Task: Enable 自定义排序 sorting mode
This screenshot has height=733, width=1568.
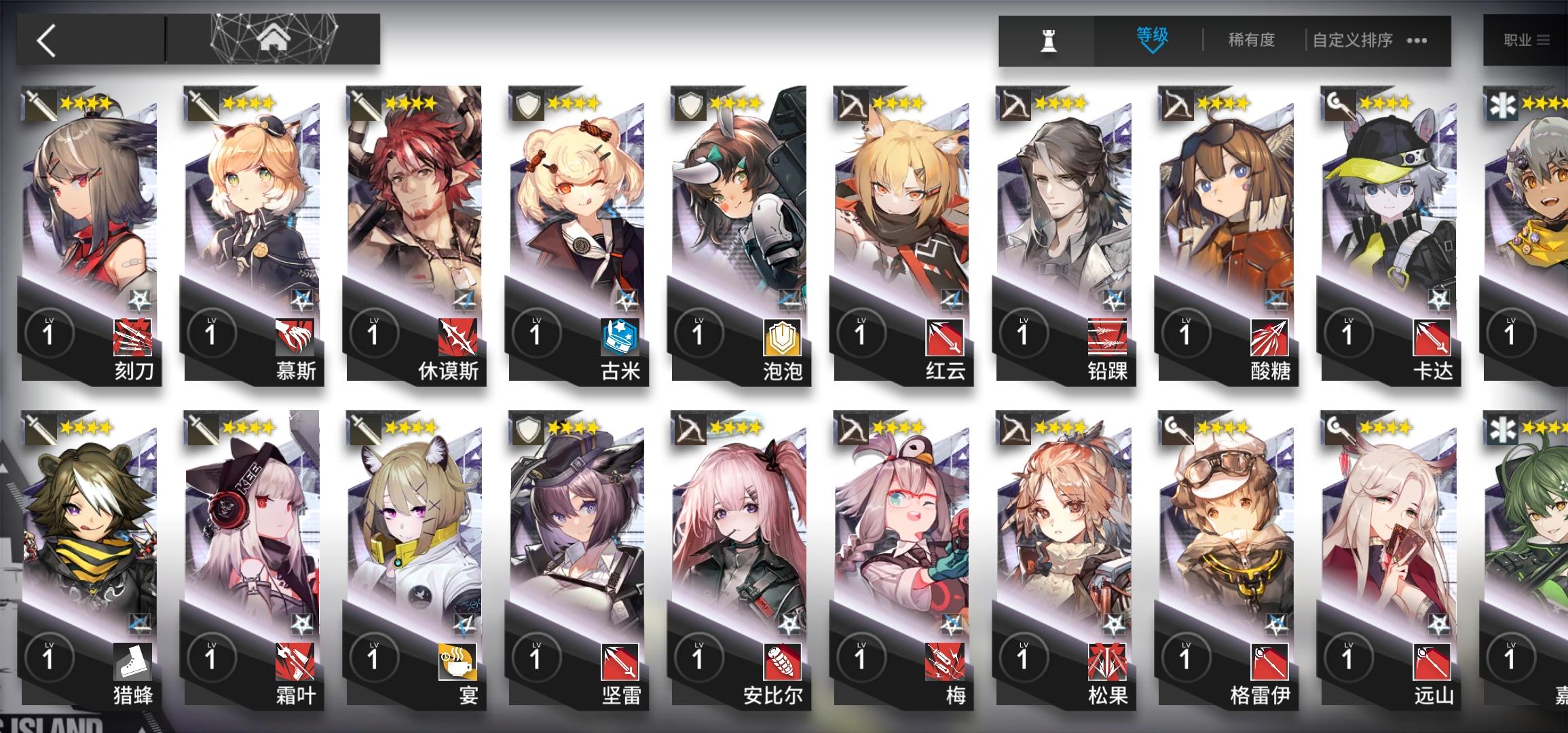Action: pos(1354,39)
